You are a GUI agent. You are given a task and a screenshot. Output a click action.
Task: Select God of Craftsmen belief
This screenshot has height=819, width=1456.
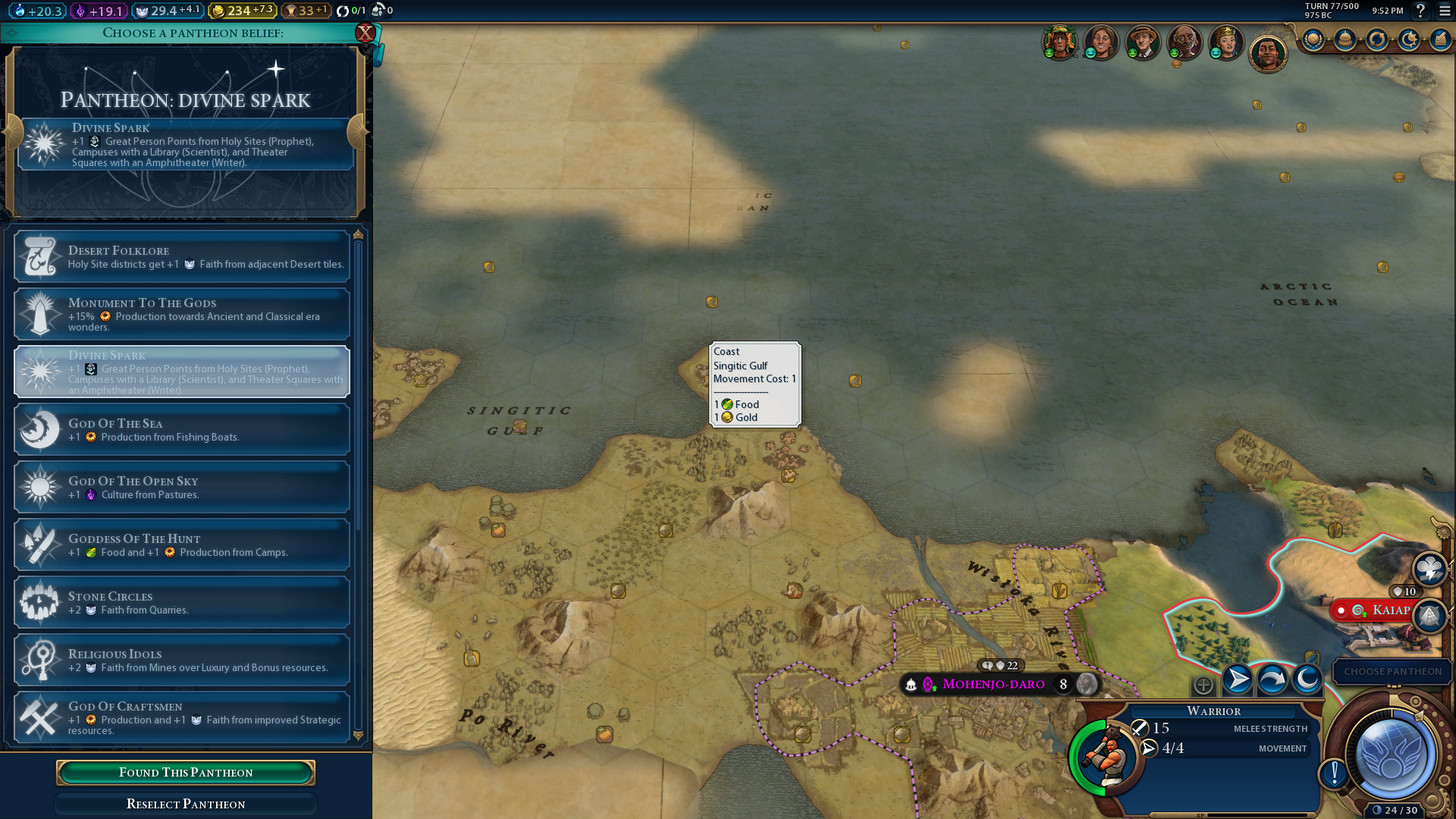[x=182, y=717]
